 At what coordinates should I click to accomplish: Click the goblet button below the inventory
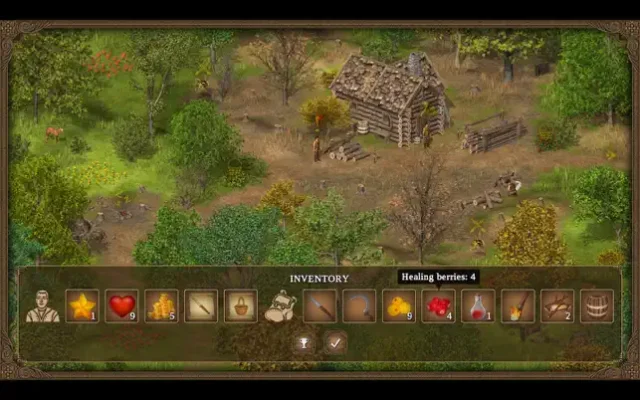click(x=303, y=342)
